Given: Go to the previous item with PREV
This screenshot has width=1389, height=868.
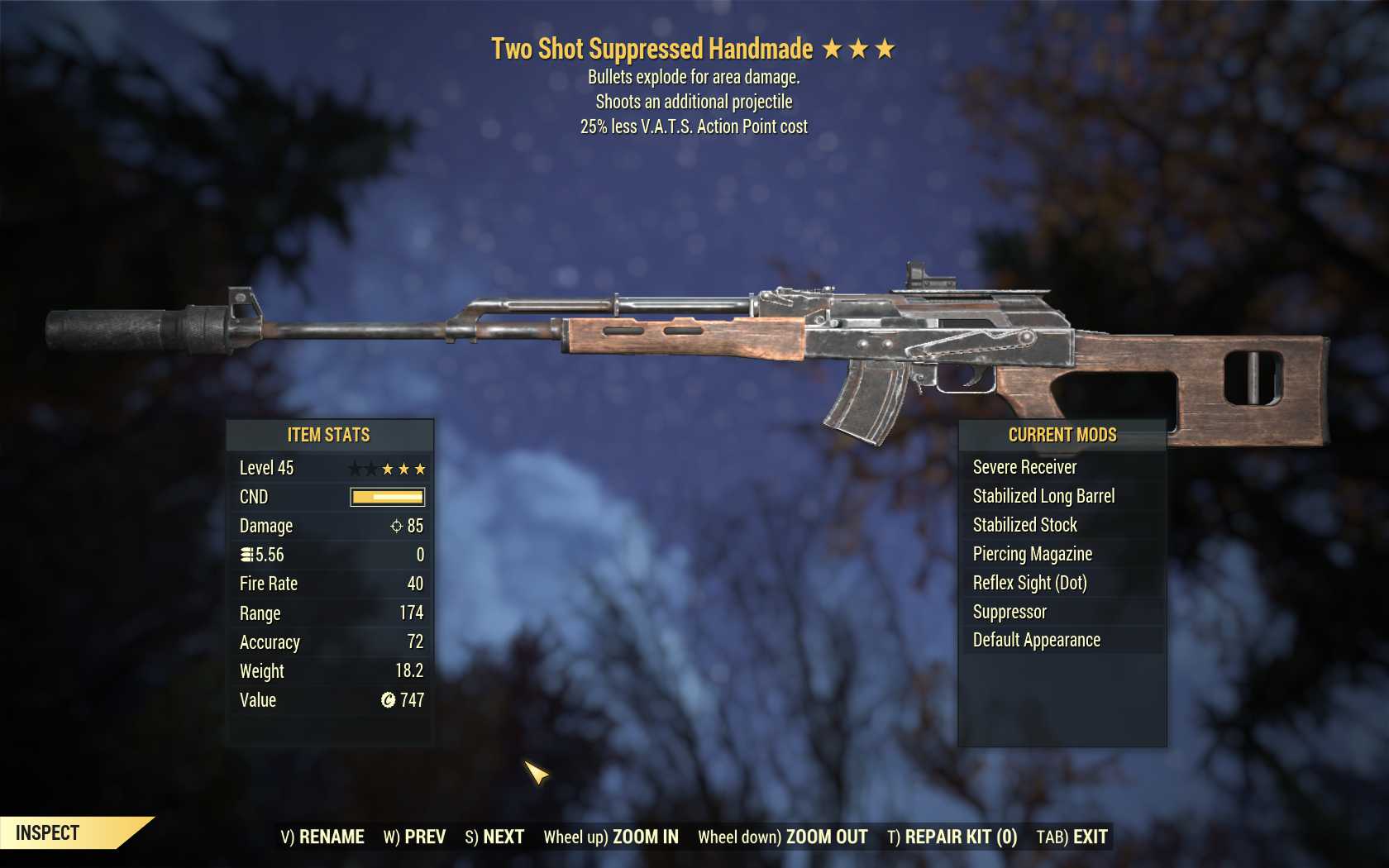Looking at the screenshot, I should [414, 837].
